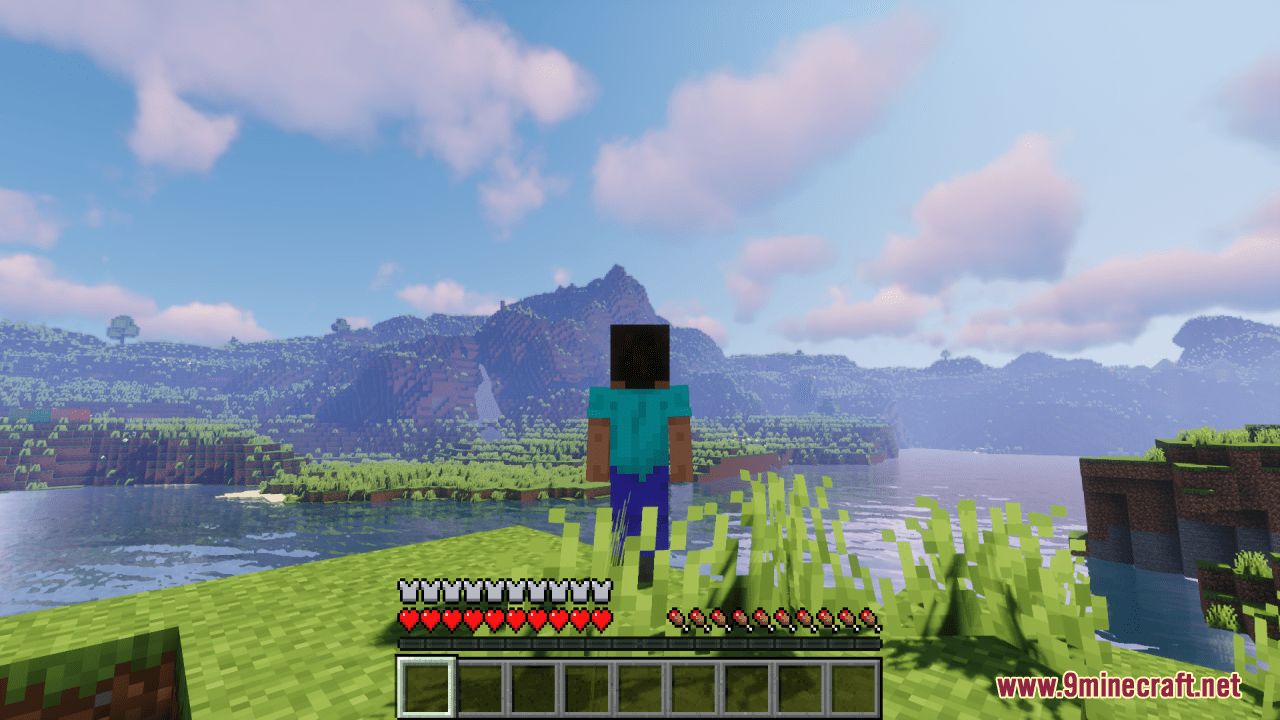The width and height of the screenshot is (1280, 720).
Task: Click the third armor icon from the left
Action: (x=450, y=590)
